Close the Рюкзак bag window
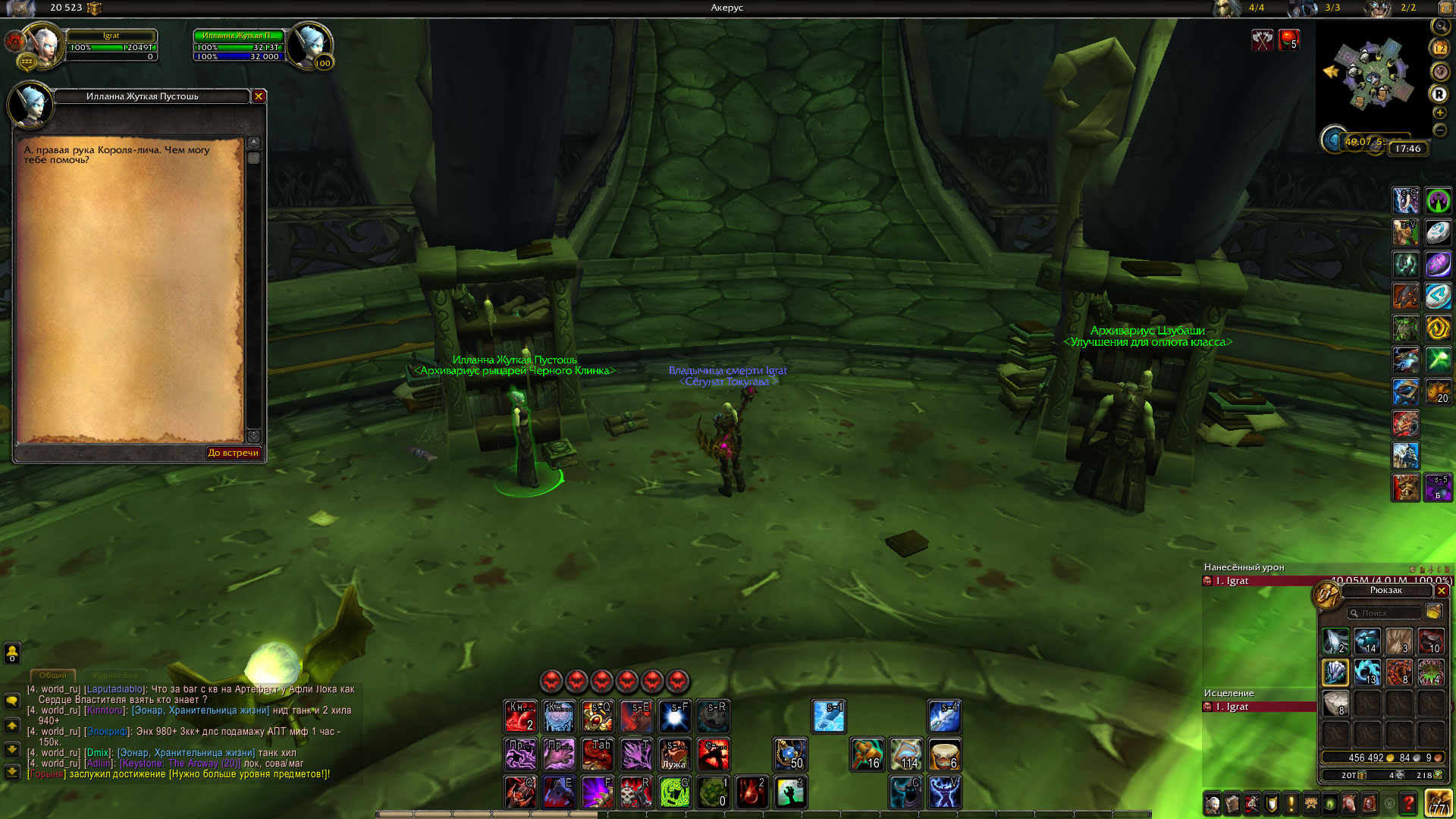Screen dimensions: 1456x819 [1442, 591]
